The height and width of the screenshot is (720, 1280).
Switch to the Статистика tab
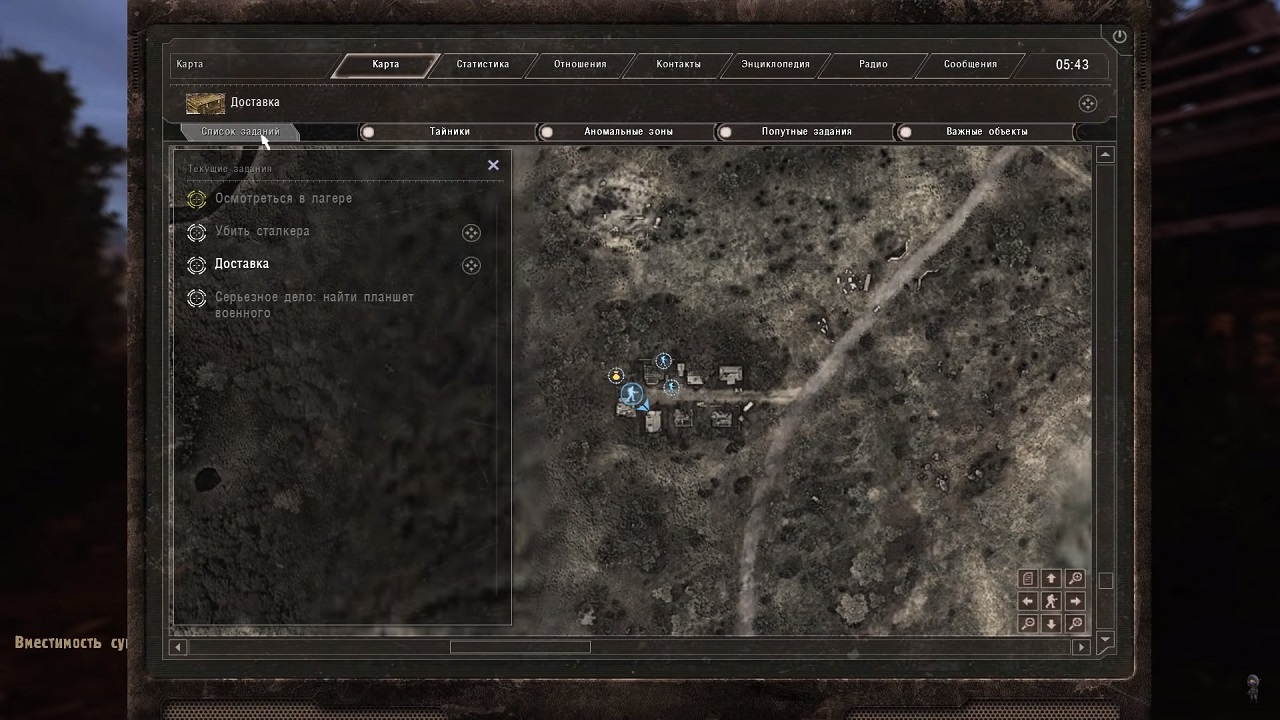tap(483, 64)
